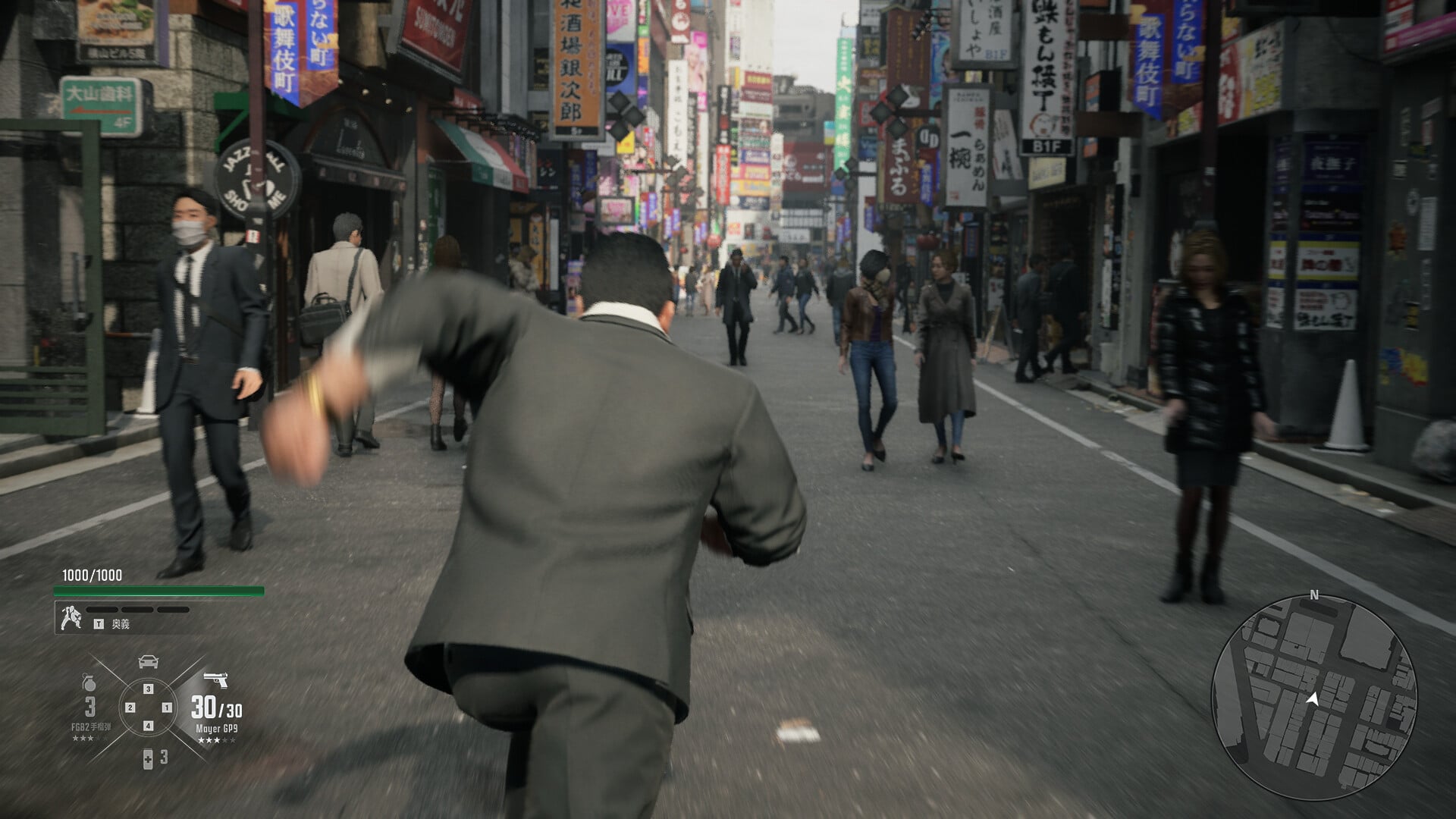Toggle weapon slot 2 on the wheel

coord(130,708)
